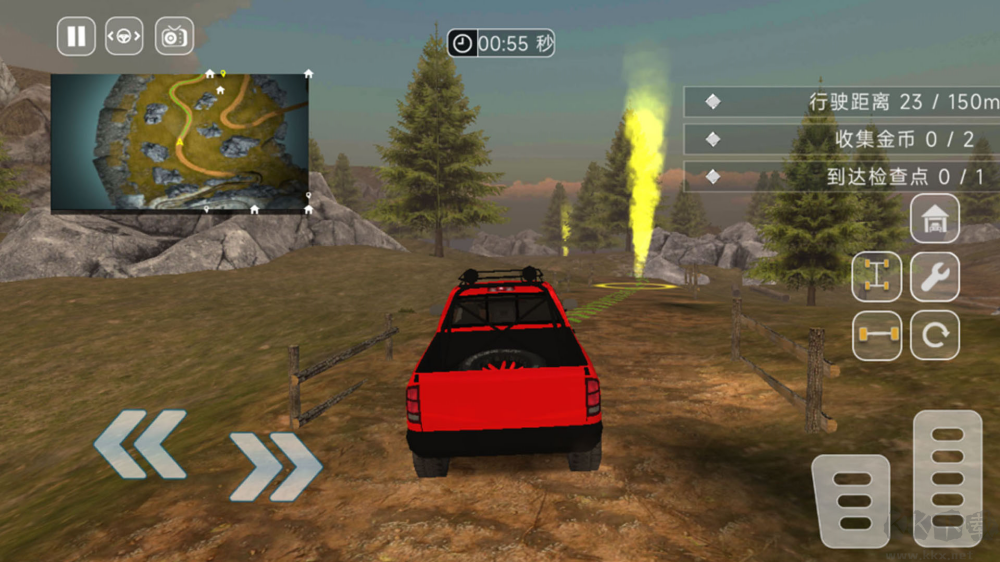The height and width of the screenshot is (562, 1000).
Task: Toggle four-wheel drive chassis icon
Action: click(877, 277)
